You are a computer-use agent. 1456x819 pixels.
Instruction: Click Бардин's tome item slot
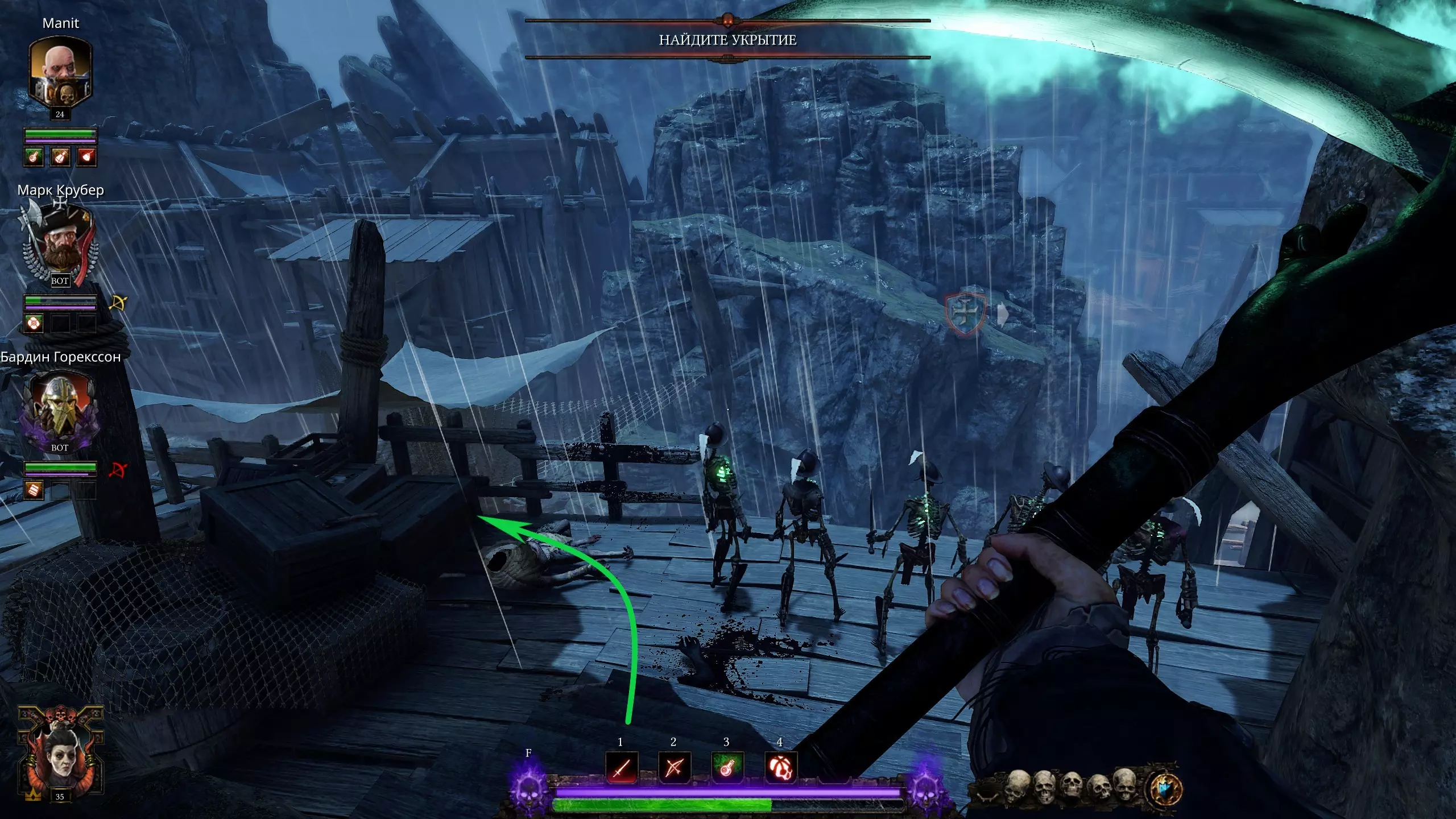click(34, 489)
